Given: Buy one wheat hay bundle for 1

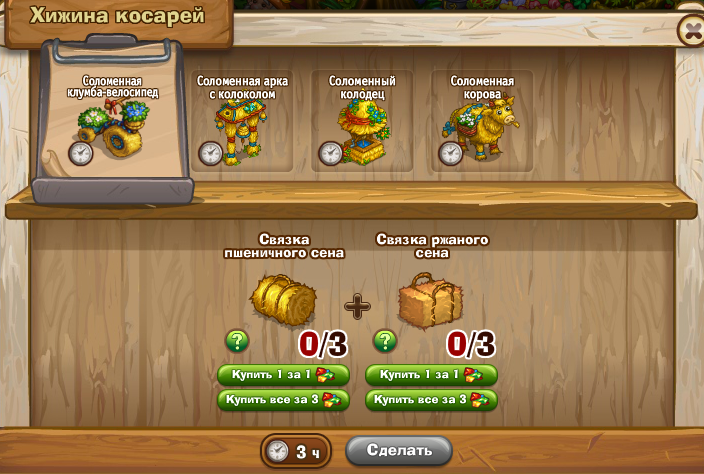Looking at the screenshot, I should 283,375.
